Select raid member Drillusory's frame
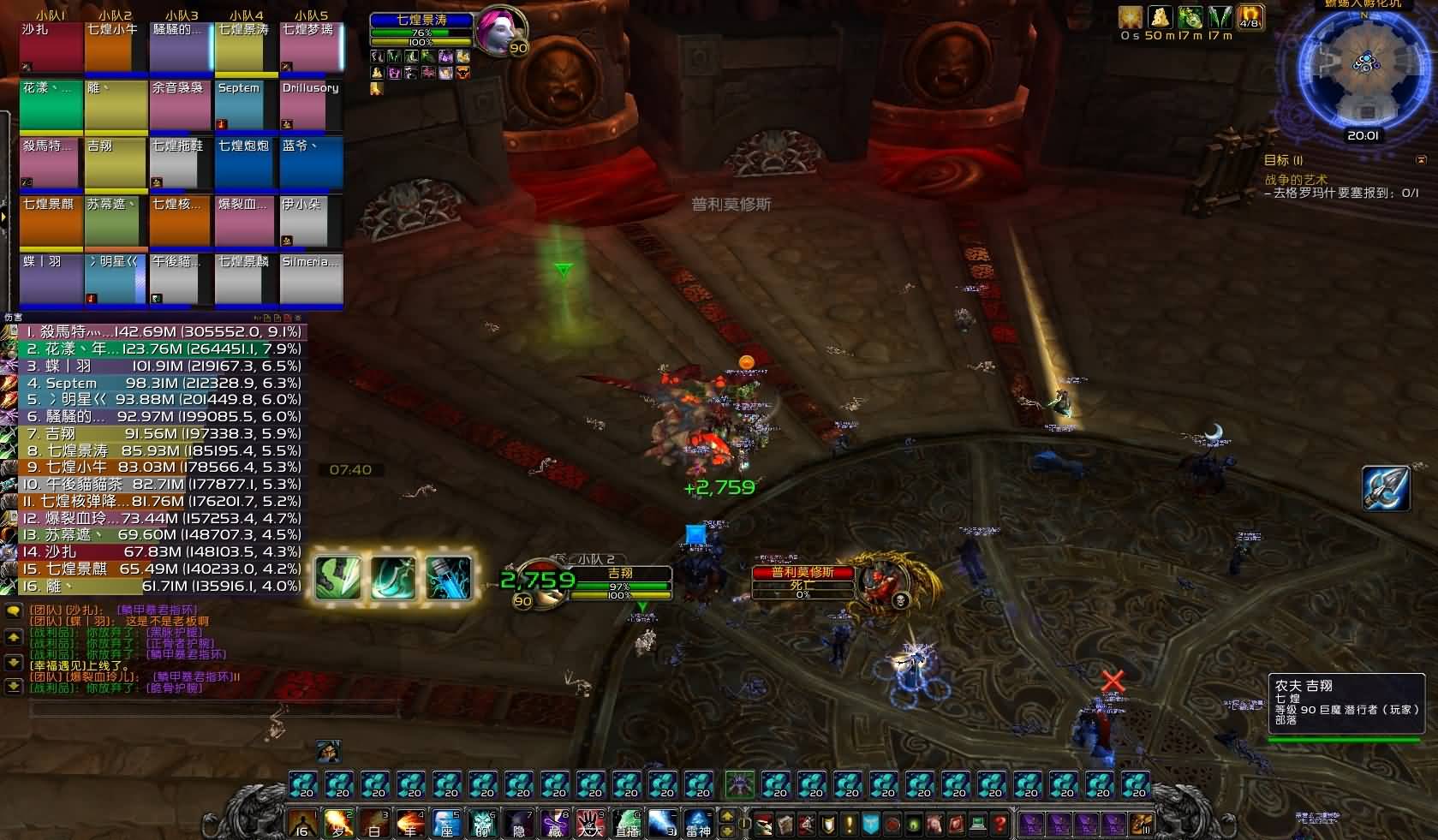Image resolution: width=1438 pixels, height=840 pixels. tap(310, 105)
